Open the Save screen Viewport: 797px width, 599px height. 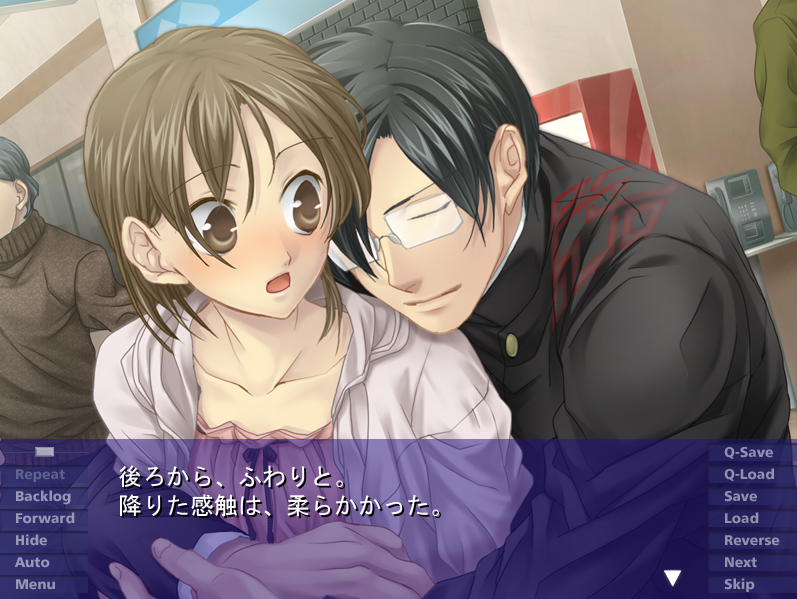(740, 497)
